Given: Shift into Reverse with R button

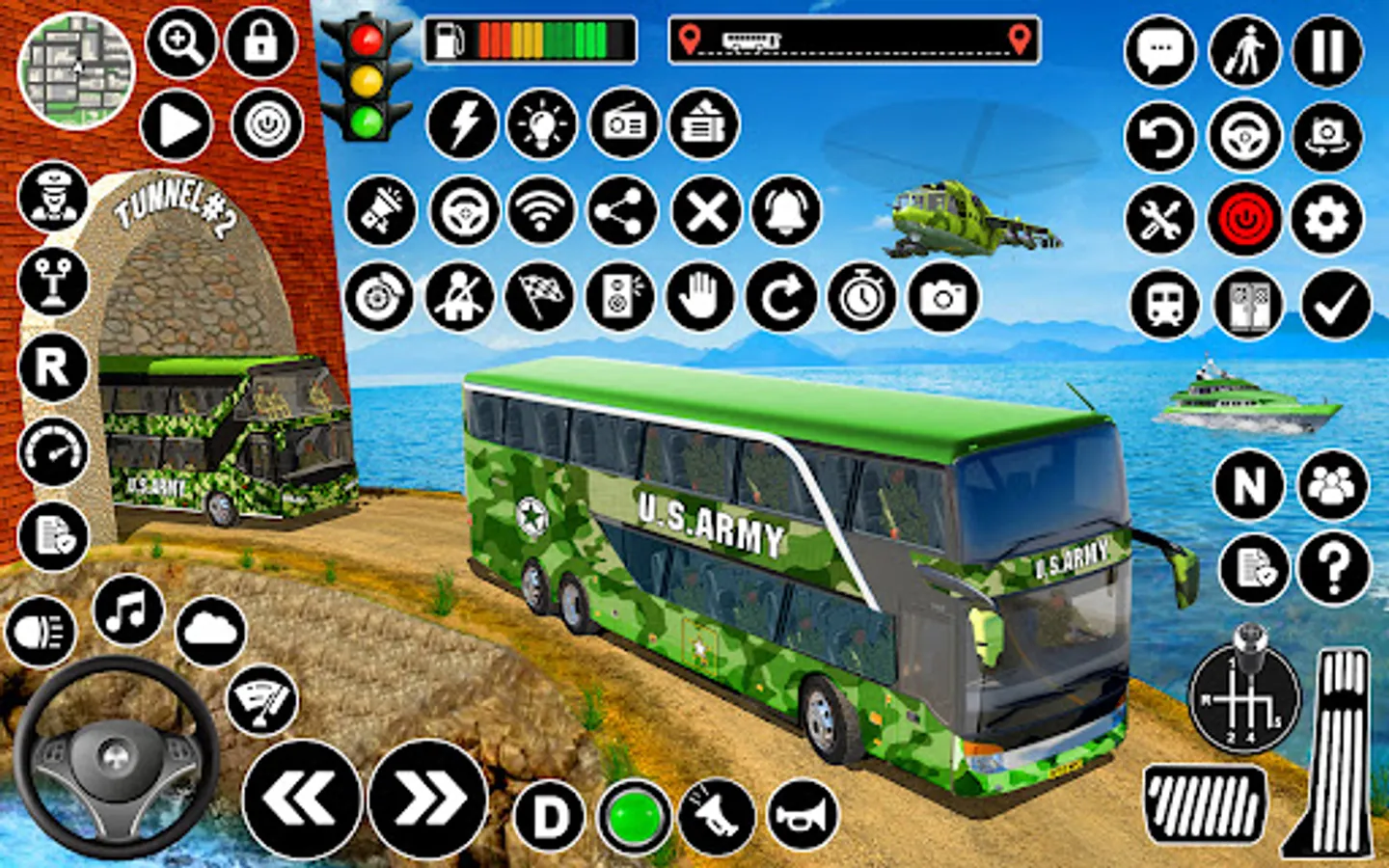Looking at the screenshot, I should click(x=53, y=366).
